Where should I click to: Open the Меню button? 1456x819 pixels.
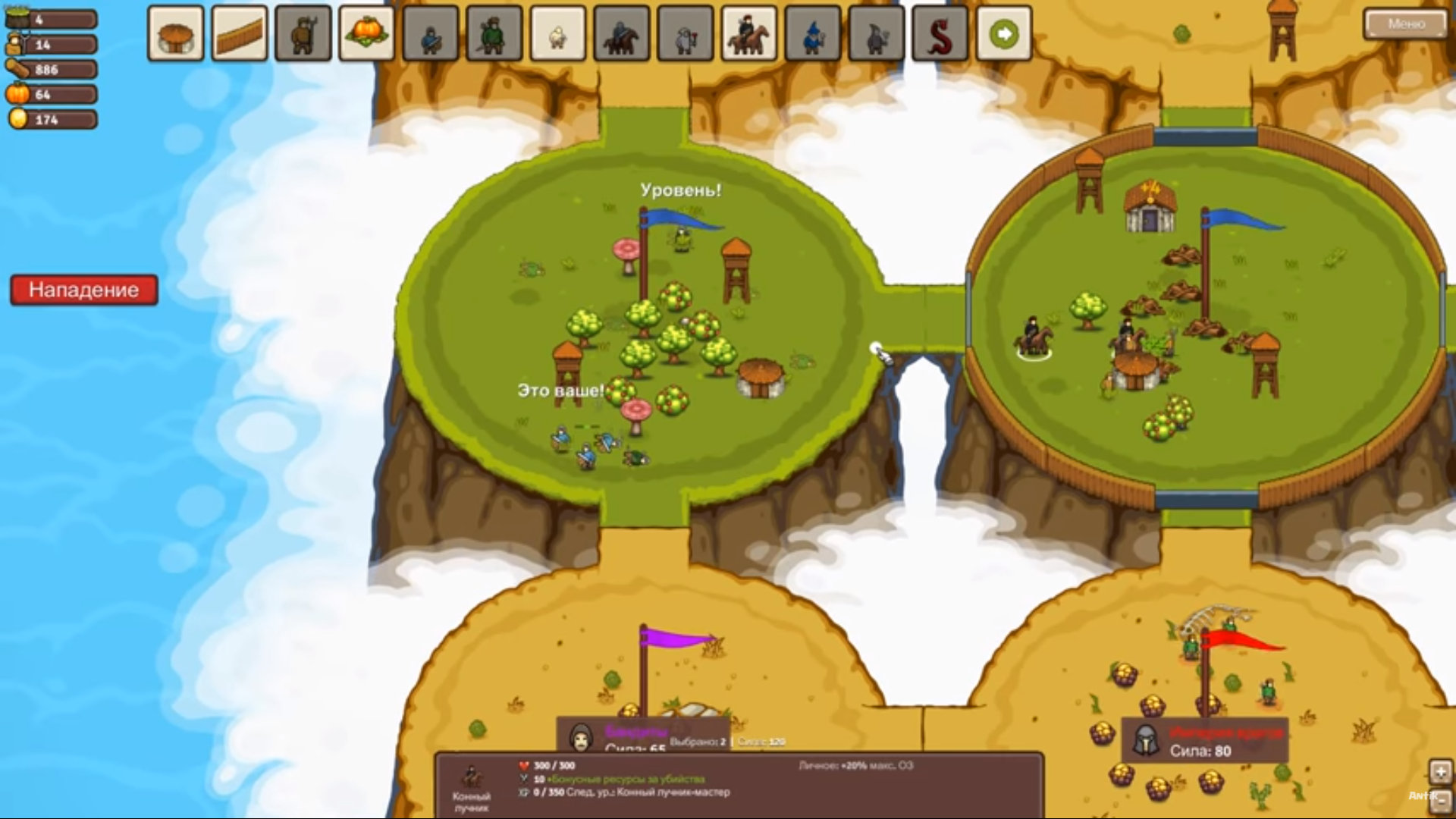1405,24
